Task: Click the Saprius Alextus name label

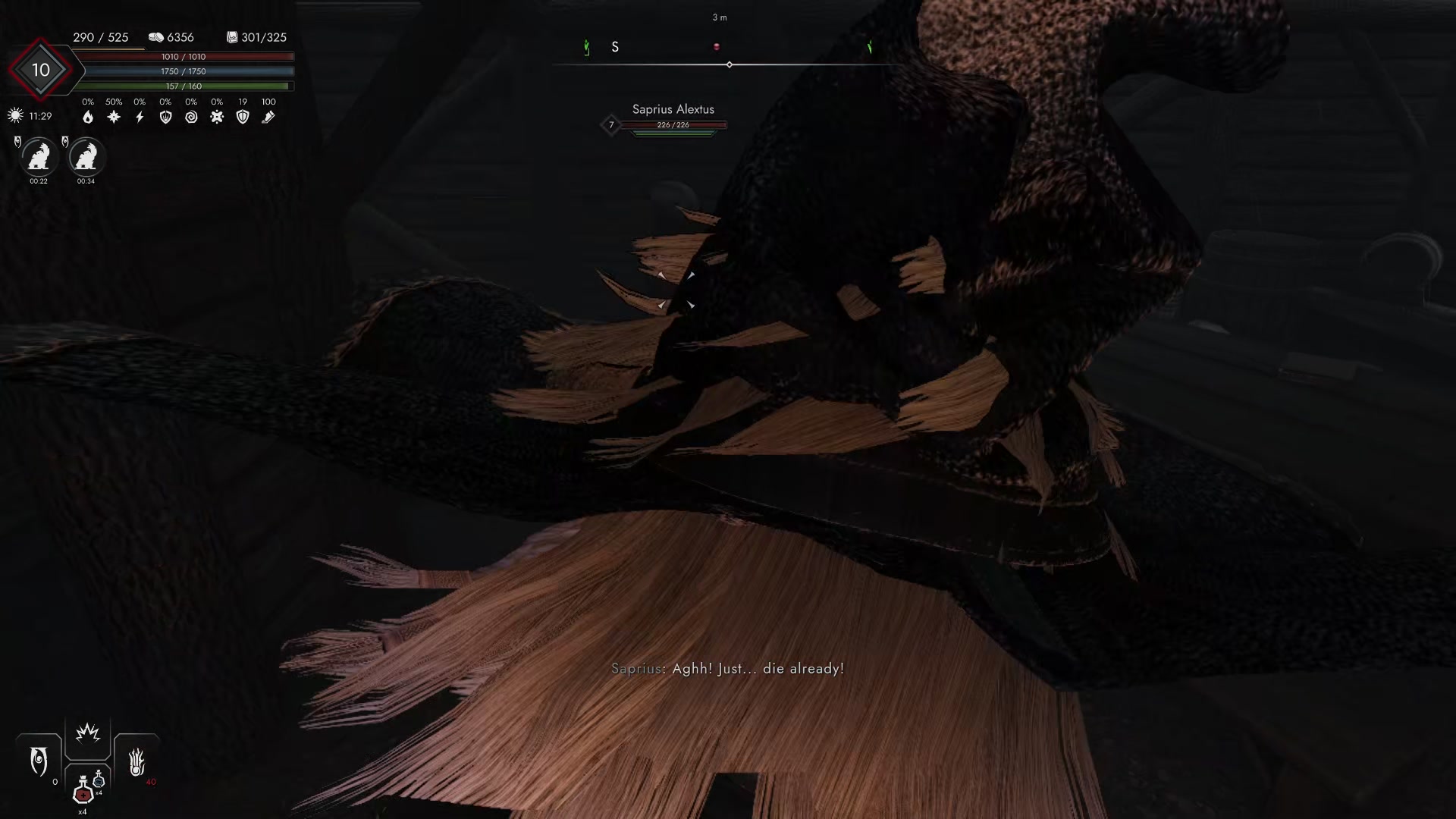Action: [x=673, y=109]
